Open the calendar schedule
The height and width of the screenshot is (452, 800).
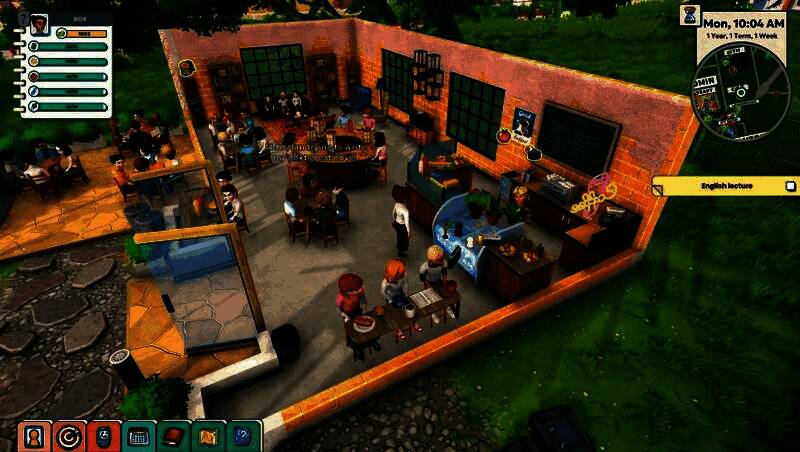[140, 436]
